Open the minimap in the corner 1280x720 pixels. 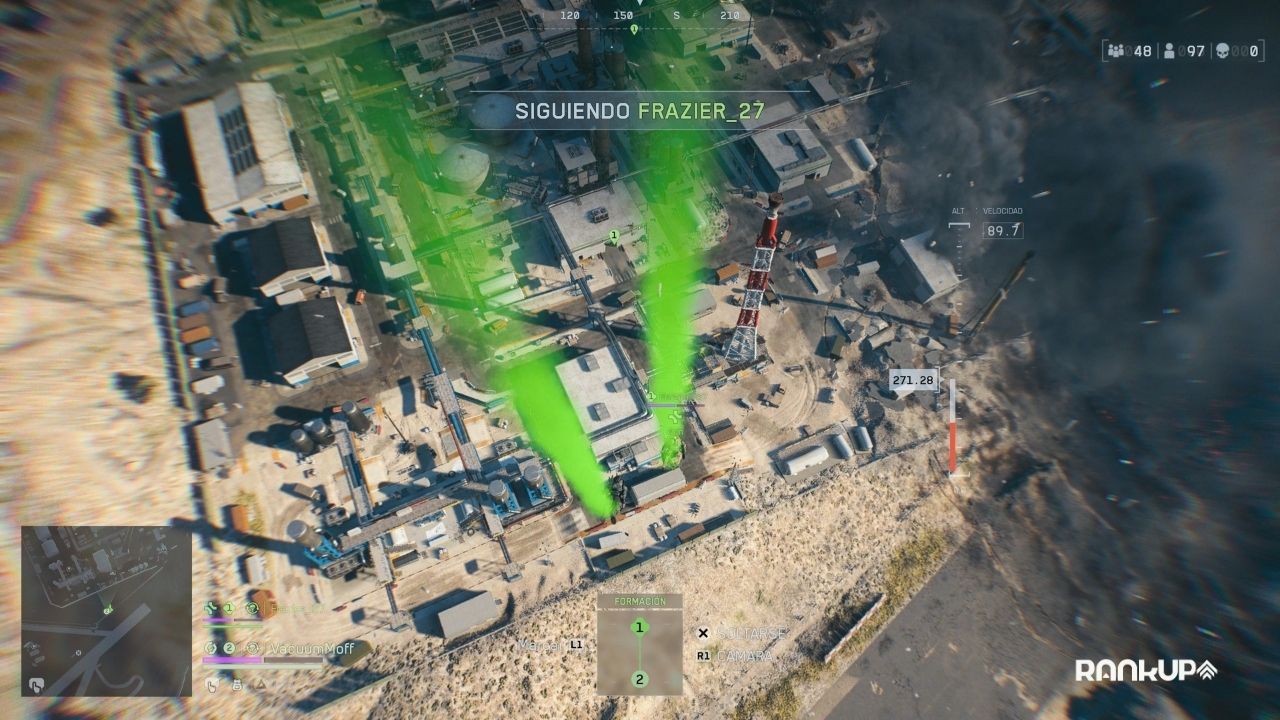[x=106, y=610]
